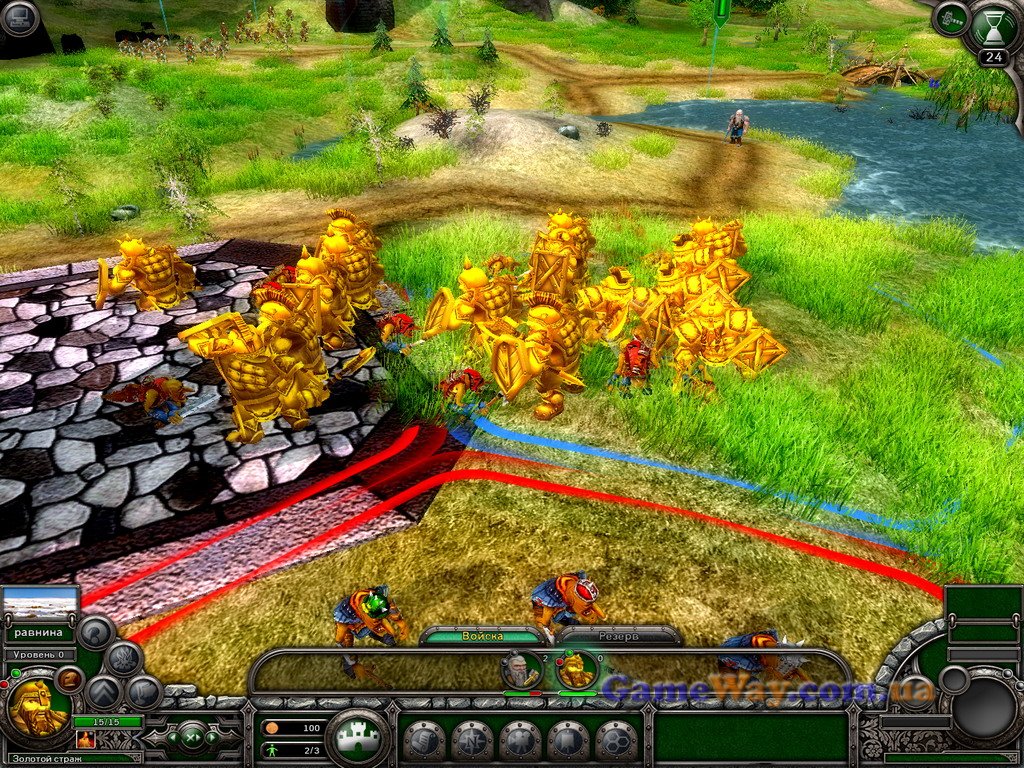Select the golden guard unit portrait in army bar
1024x768 pixels.
click(x=576, y=669)
